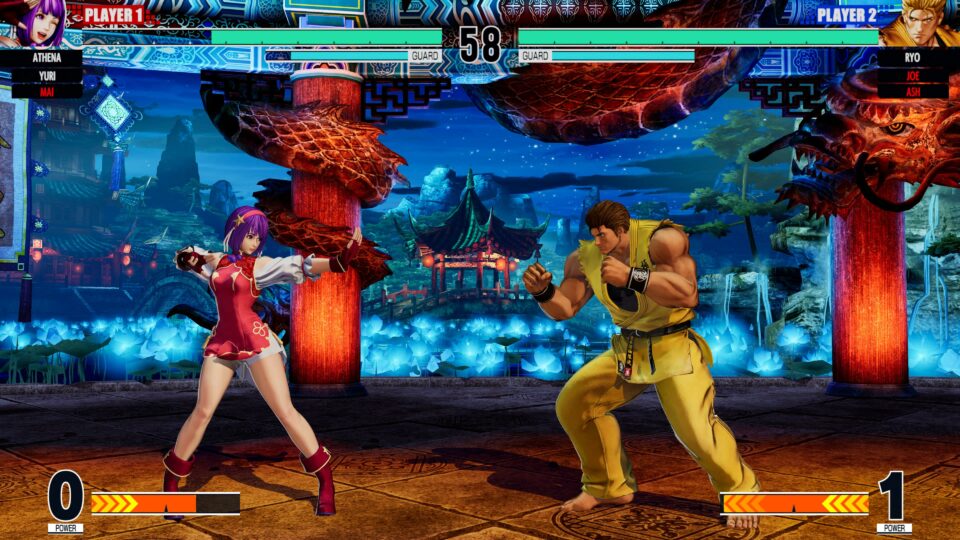Select Mai in Player 1's team list
Image resolution: width=960 pixels, height=540 pixels.
tap(47, 91)
